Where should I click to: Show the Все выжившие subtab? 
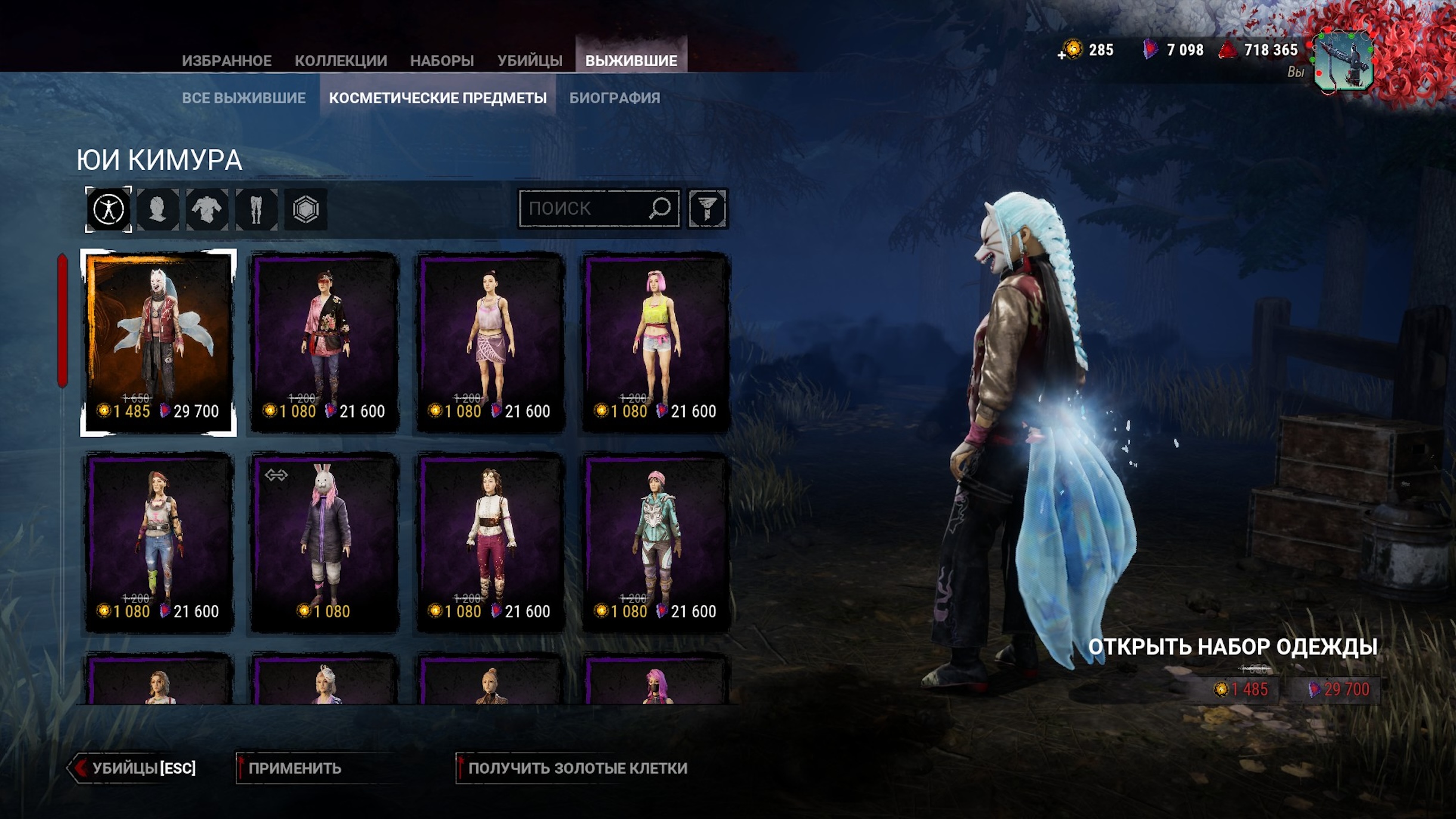pyautogui.click(x=243, y=98)
